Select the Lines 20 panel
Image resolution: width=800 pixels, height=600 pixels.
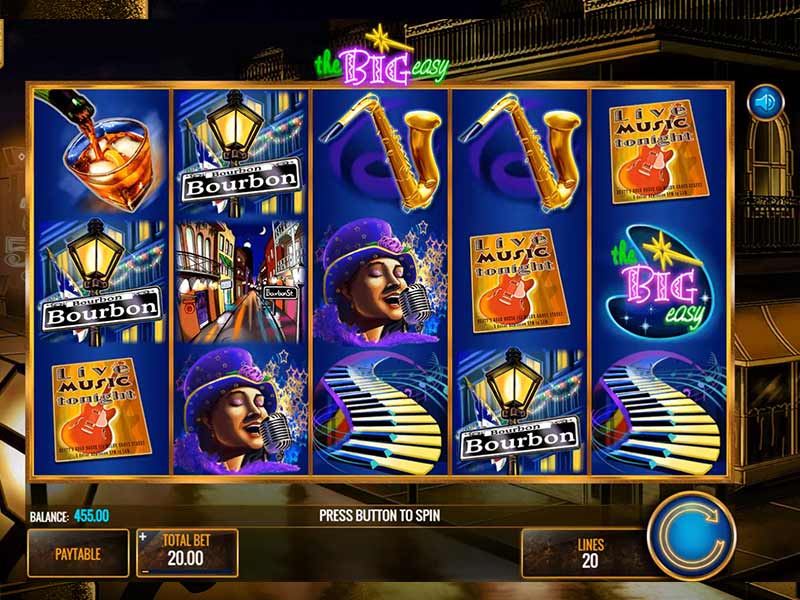tap(590, 553)
